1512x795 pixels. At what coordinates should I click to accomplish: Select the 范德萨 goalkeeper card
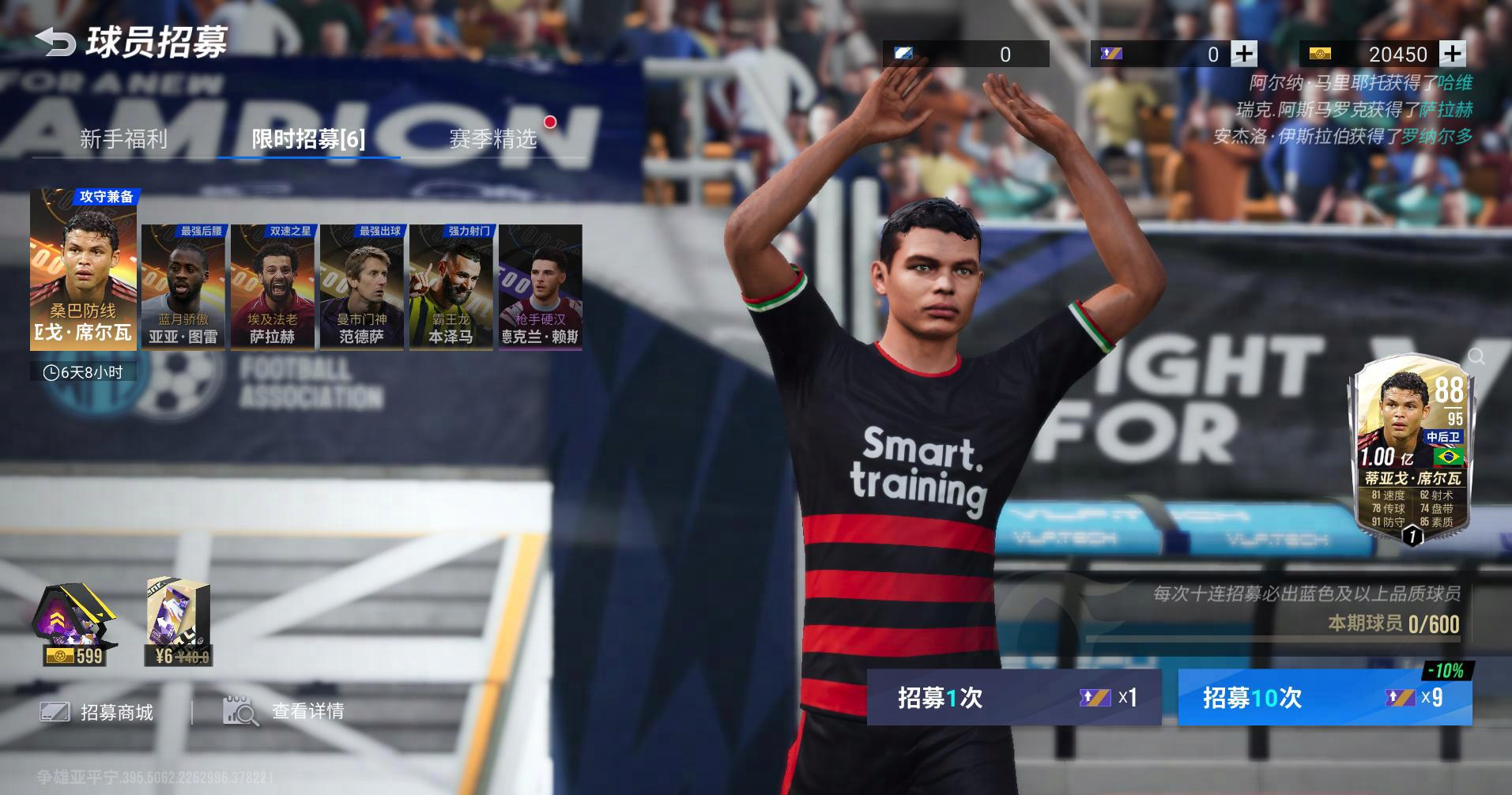pyautogui.click(x=362, y=287)
